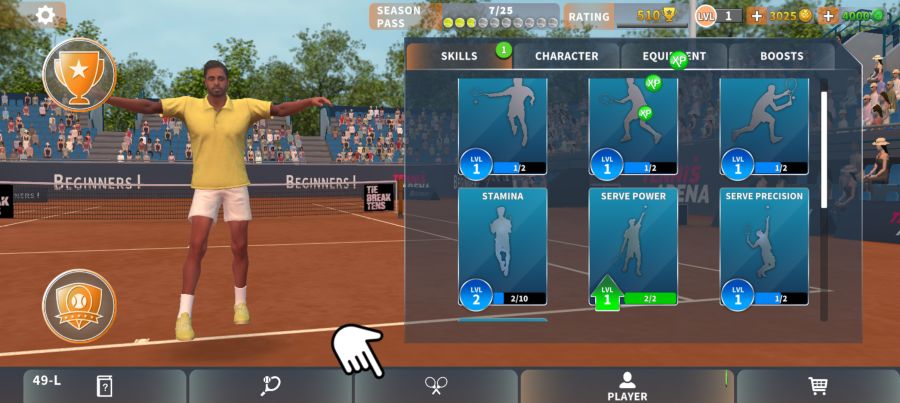Open the shop cart tab
The image size is (900, 403).
pos(818,386)
